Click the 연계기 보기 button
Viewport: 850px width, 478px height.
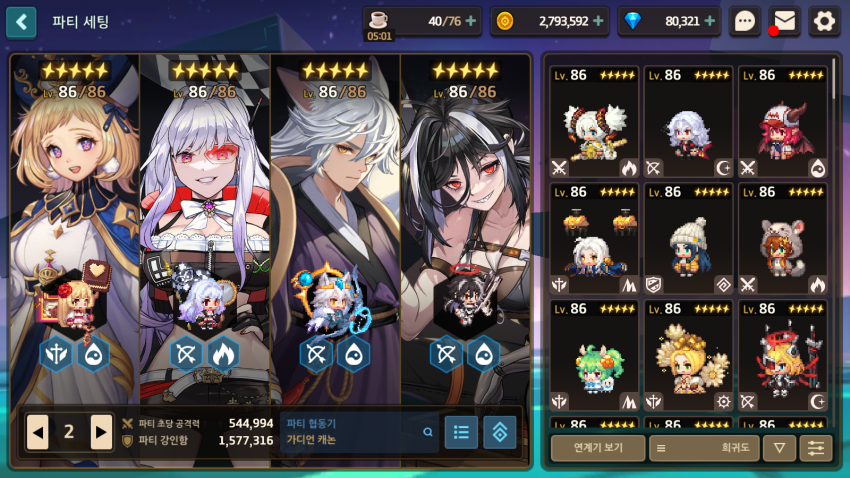pyautogui.click(x=597, y=448)
